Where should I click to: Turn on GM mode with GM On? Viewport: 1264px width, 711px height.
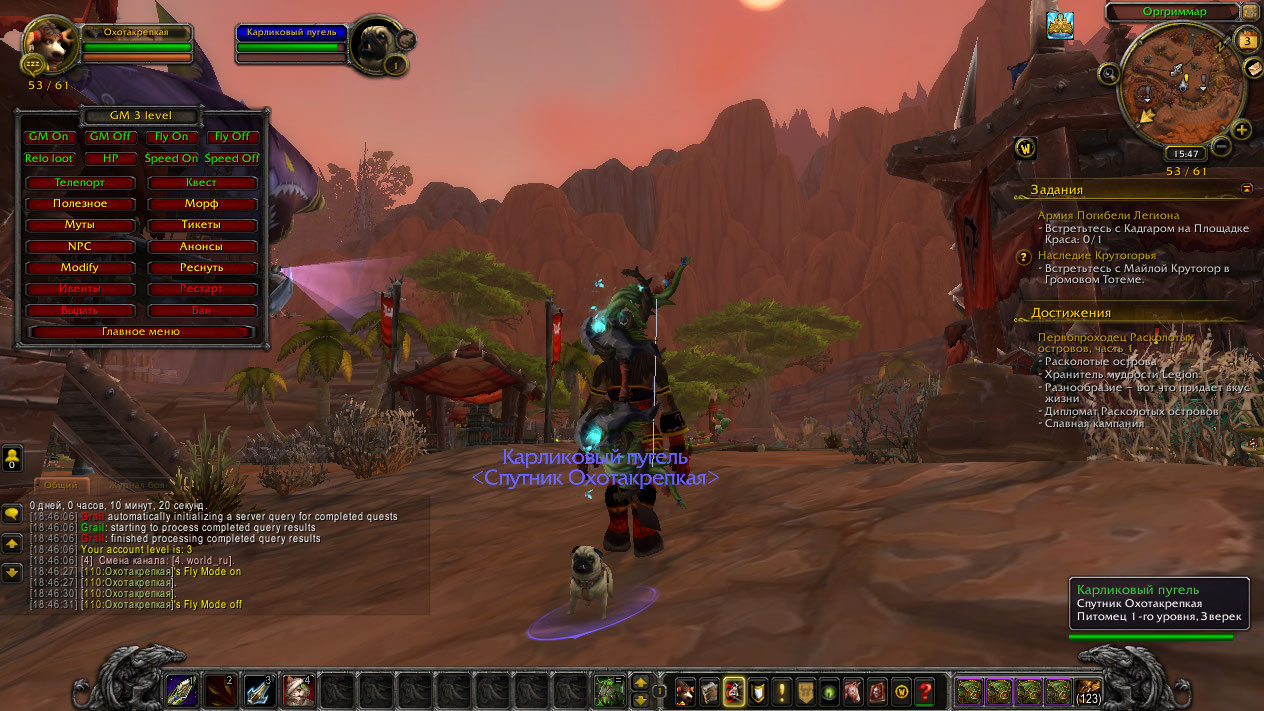50,137
